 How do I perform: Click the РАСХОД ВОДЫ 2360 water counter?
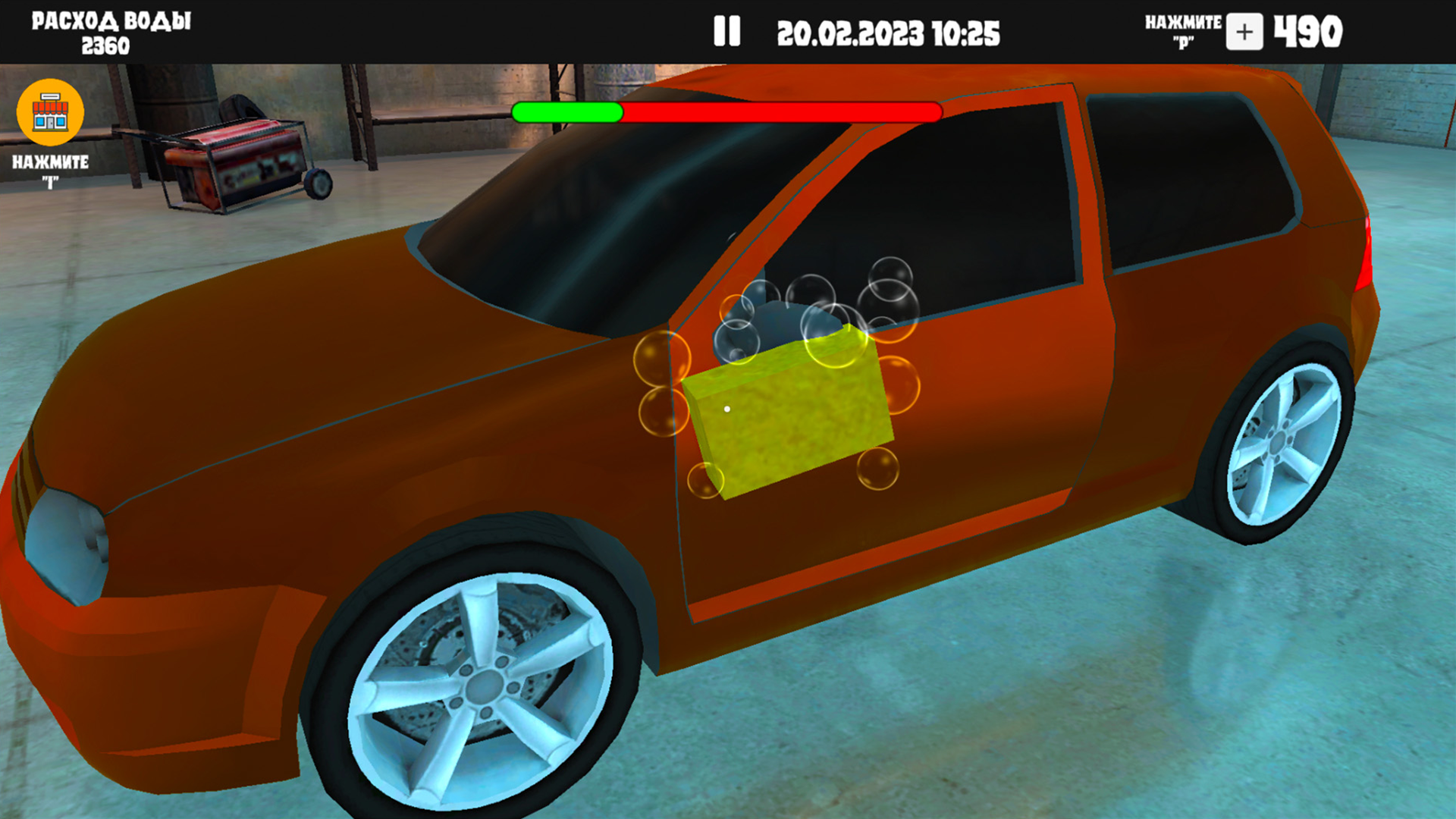tap(110, 29)
